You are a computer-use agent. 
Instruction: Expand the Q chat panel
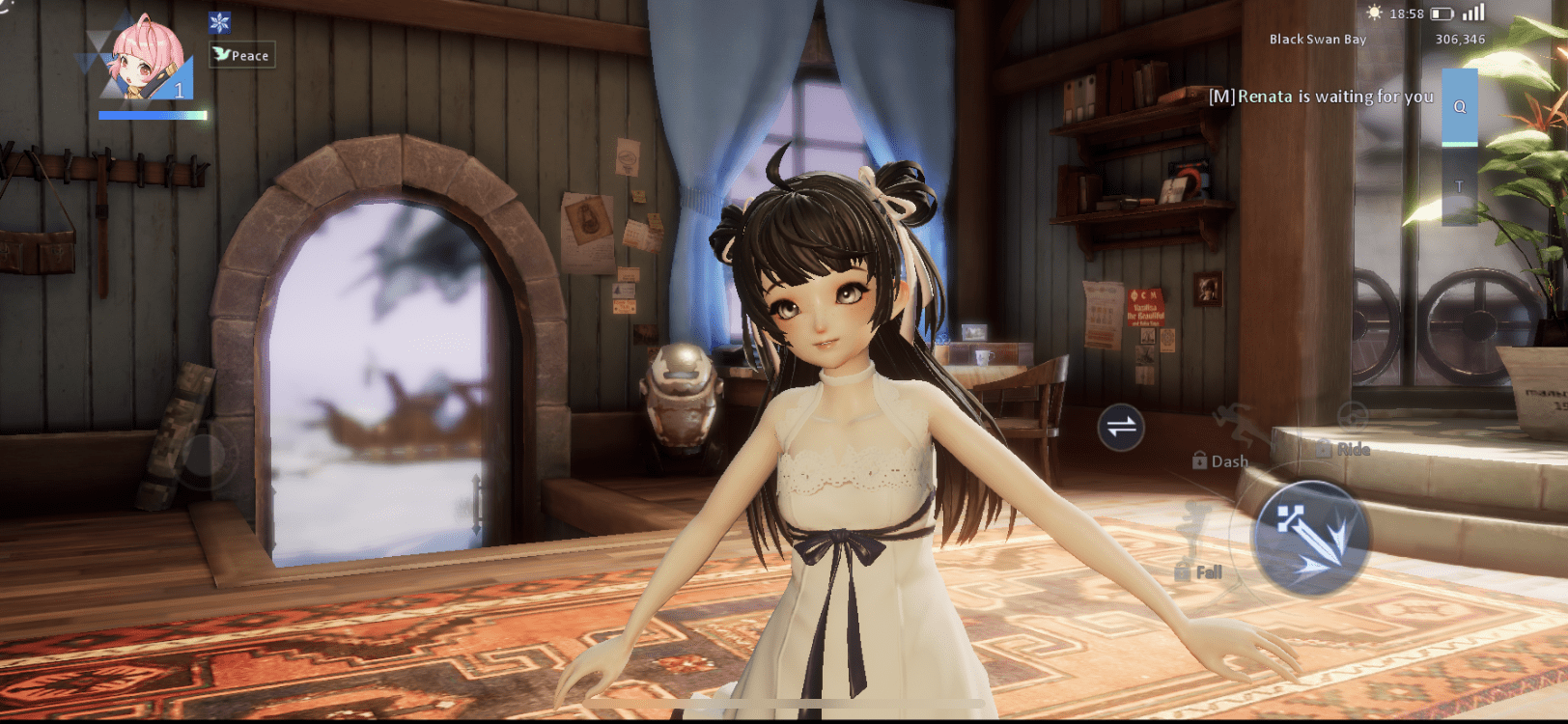point(1458,108)
